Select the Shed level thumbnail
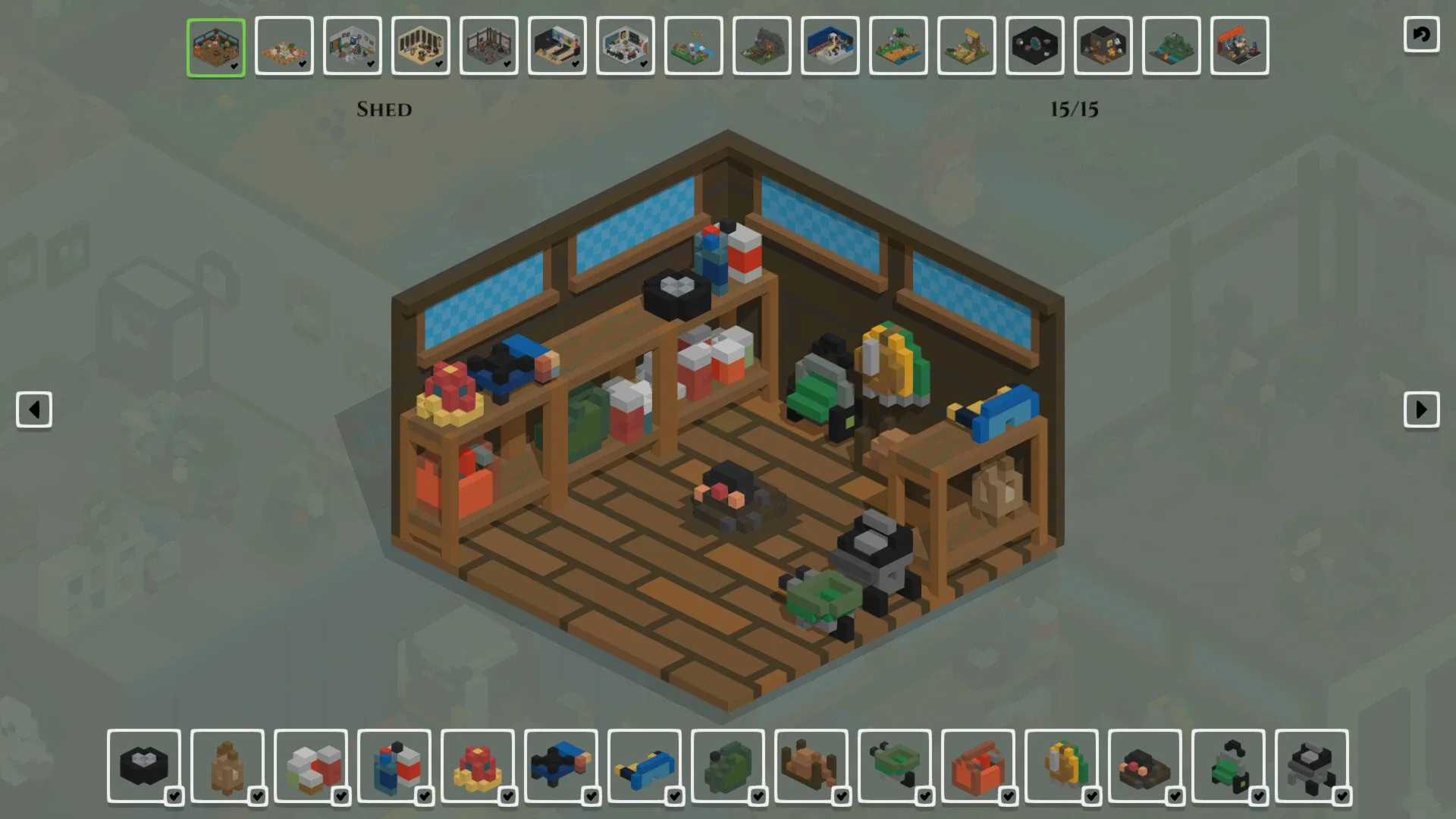1456x819 pixels. [215, 47]
